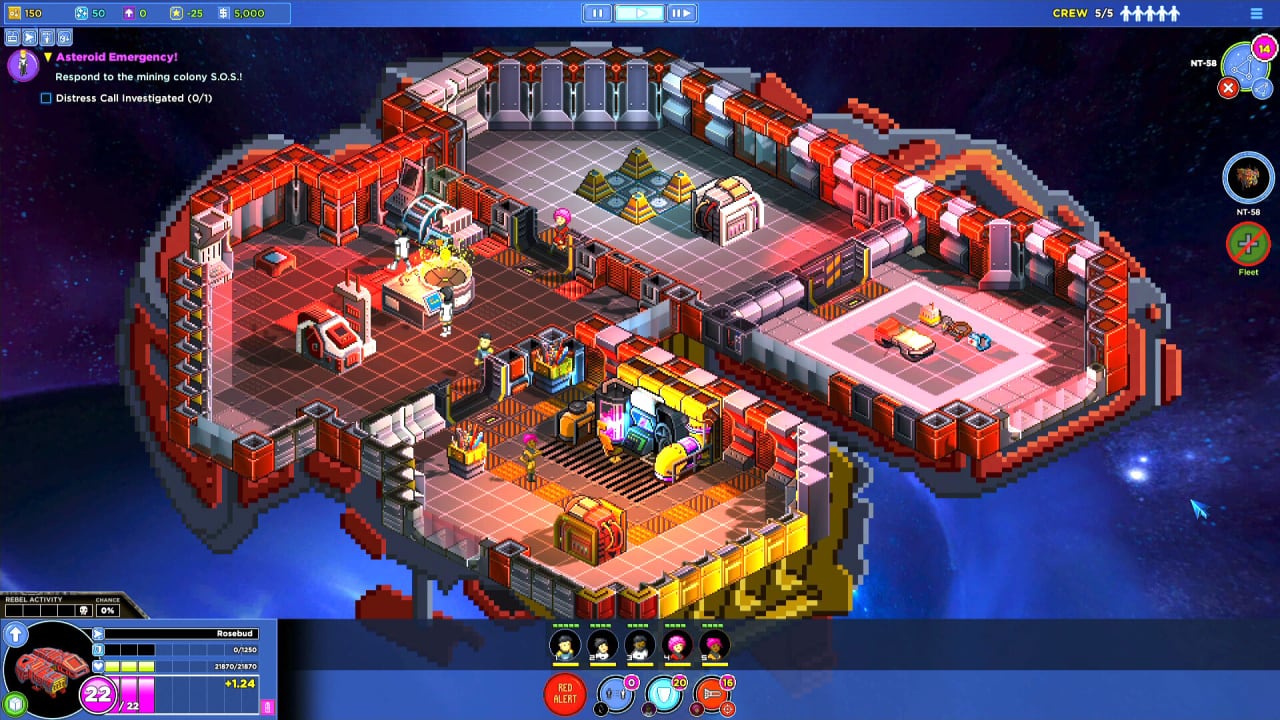This screenshot has height=720, width=1280.
Task: Click the Fleet button
Action: pos(1247,244)
